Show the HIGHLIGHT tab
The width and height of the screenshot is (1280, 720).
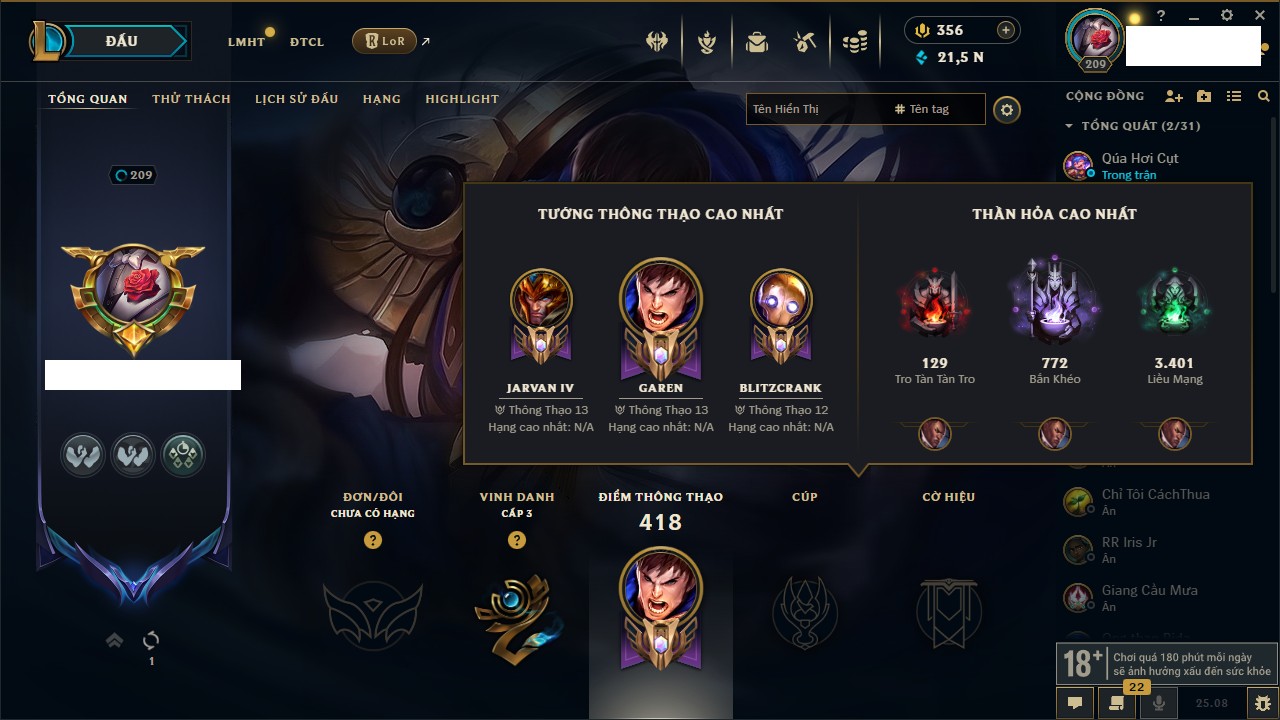462,99
